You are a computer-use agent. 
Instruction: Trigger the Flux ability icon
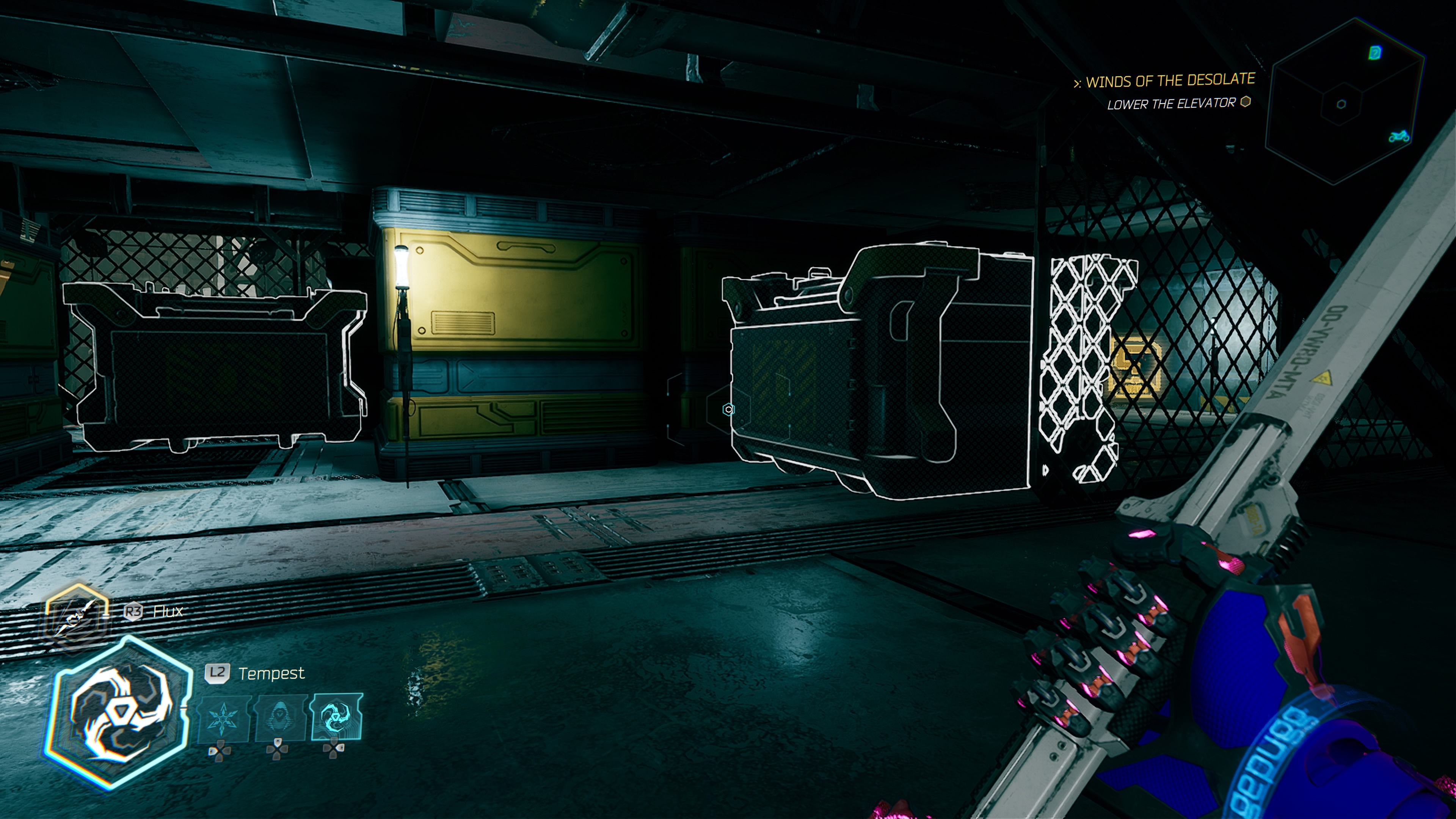pos(77,617)
